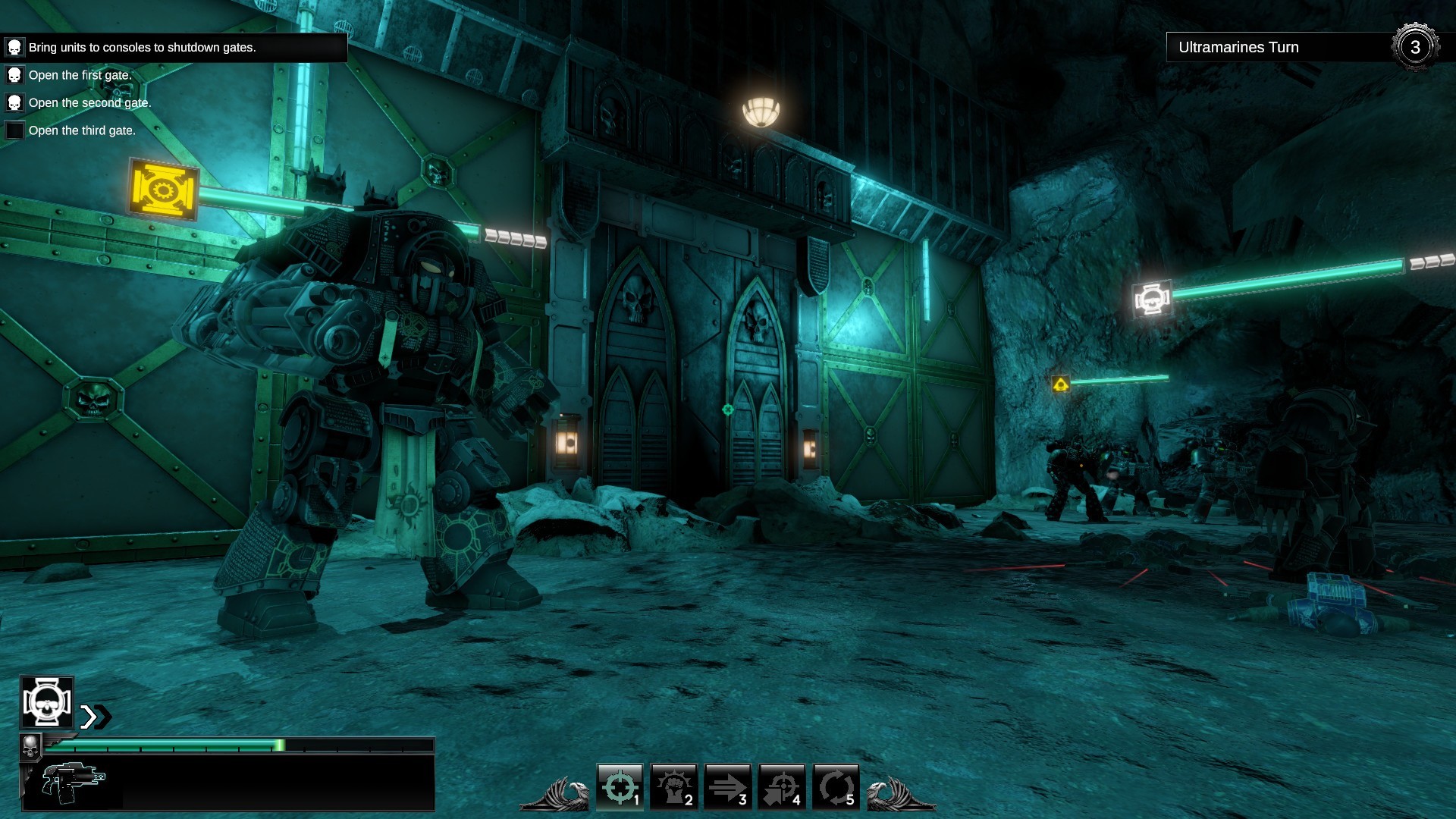Choose the storm bolter weapon icon
The width and height of the screenshot is (1456, 819).
pyautogui.click(x=74, y=783)
